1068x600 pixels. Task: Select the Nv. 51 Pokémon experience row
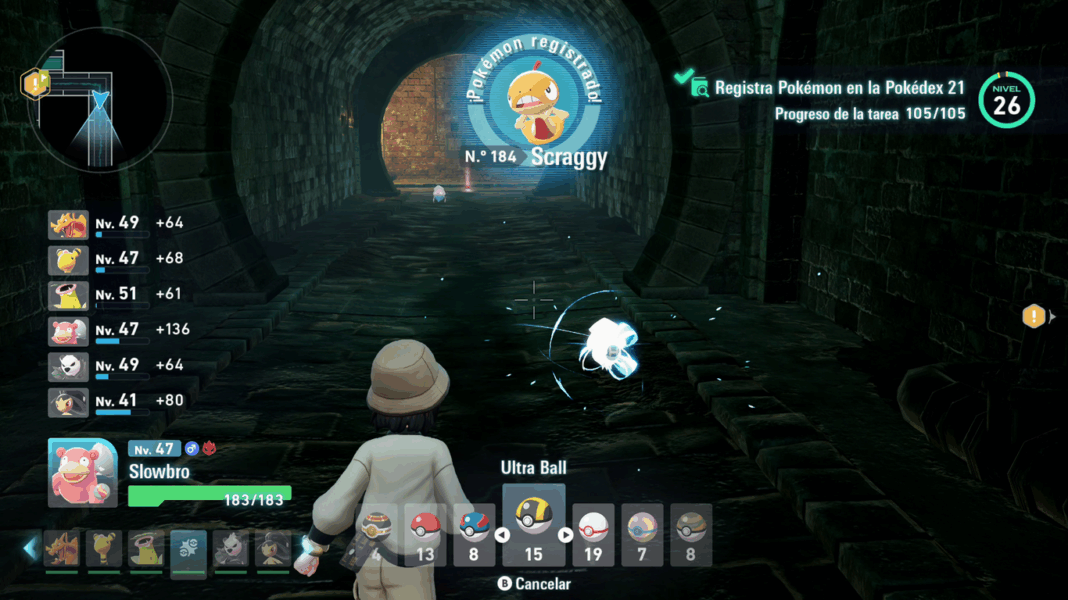118,295
